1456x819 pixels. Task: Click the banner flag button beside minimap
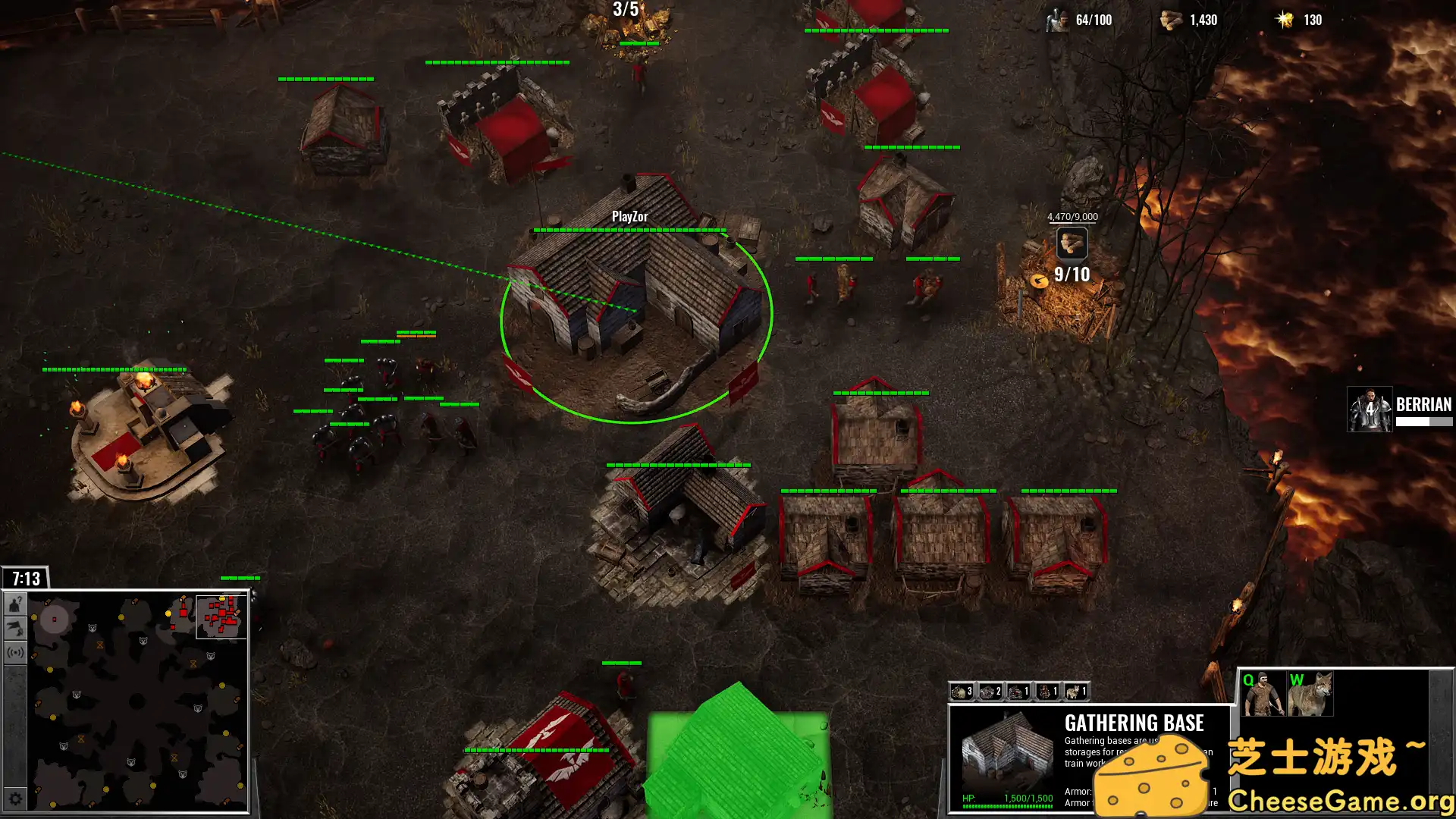tap(15, 628)
